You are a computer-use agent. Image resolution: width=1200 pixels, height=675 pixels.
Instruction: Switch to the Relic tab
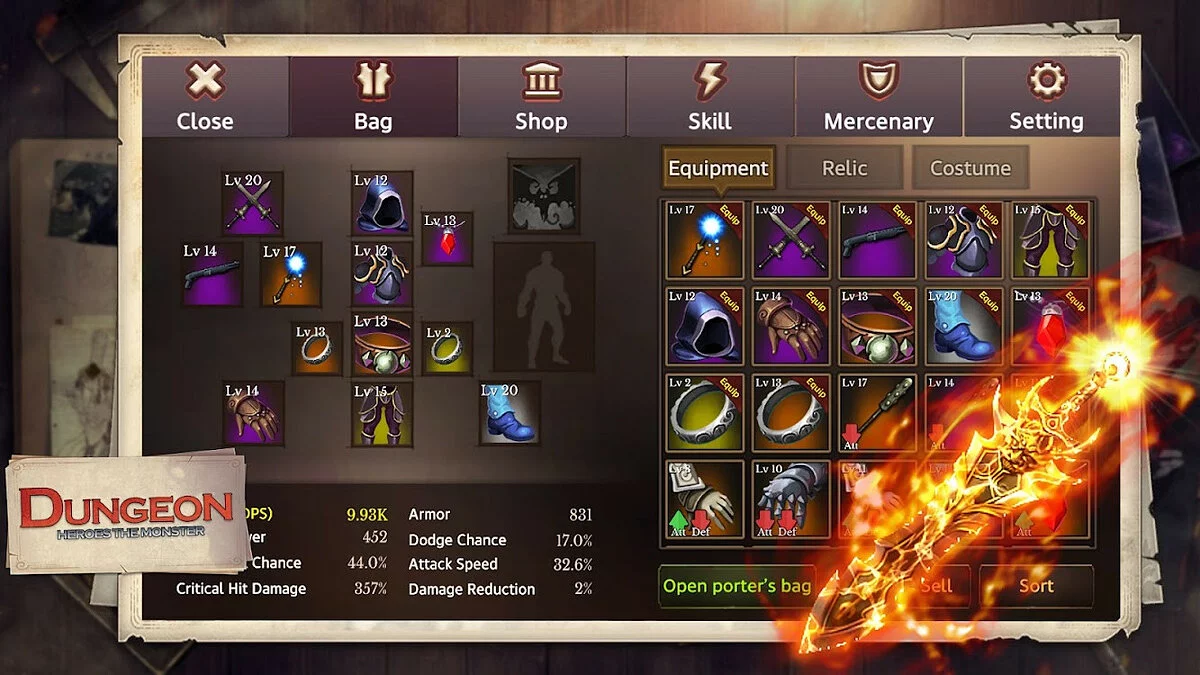coord(844,168)
